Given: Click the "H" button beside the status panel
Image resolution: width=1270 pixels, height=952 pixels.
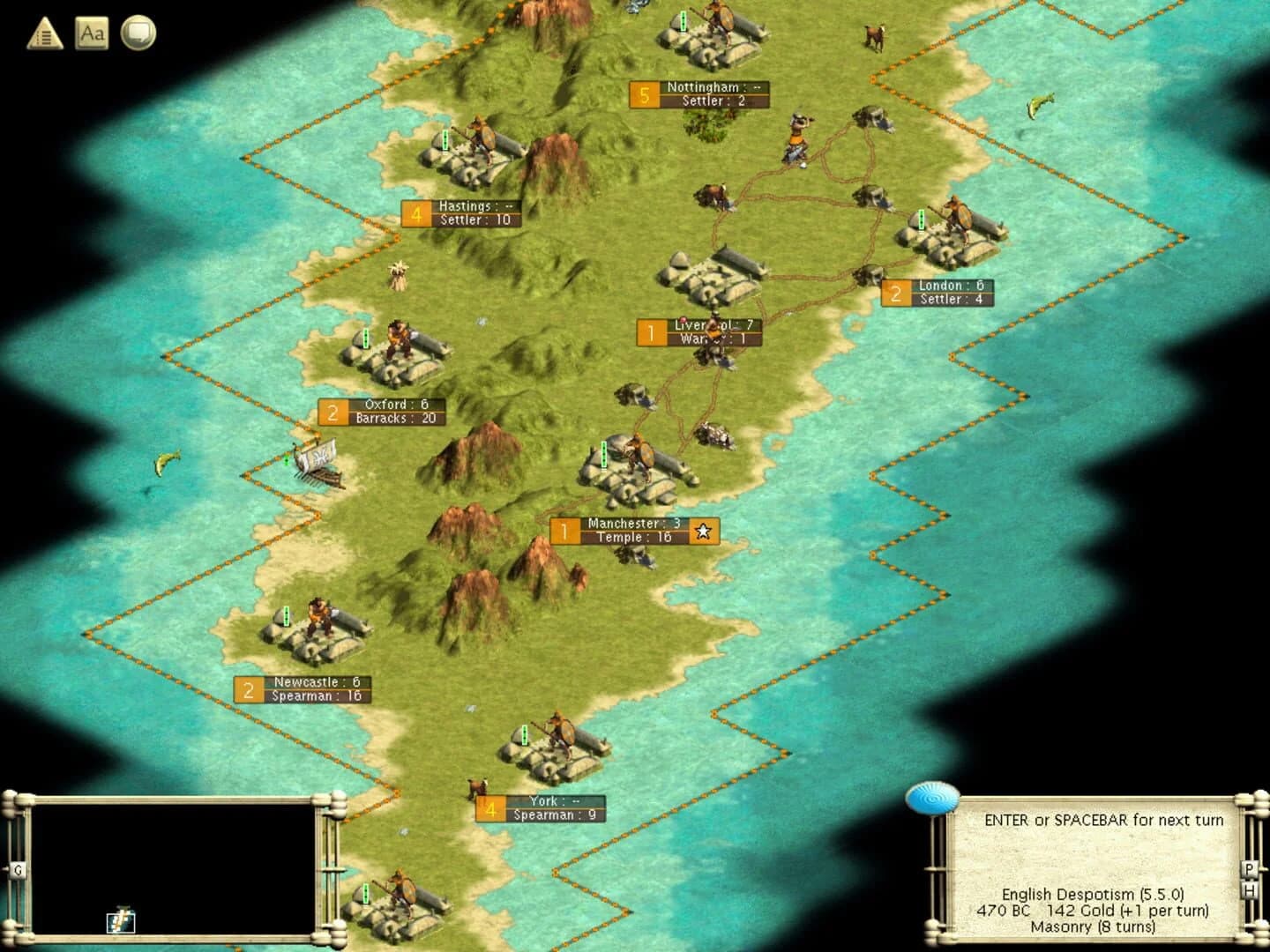Looking at the screenshot, I should [x=1251, y=890].
